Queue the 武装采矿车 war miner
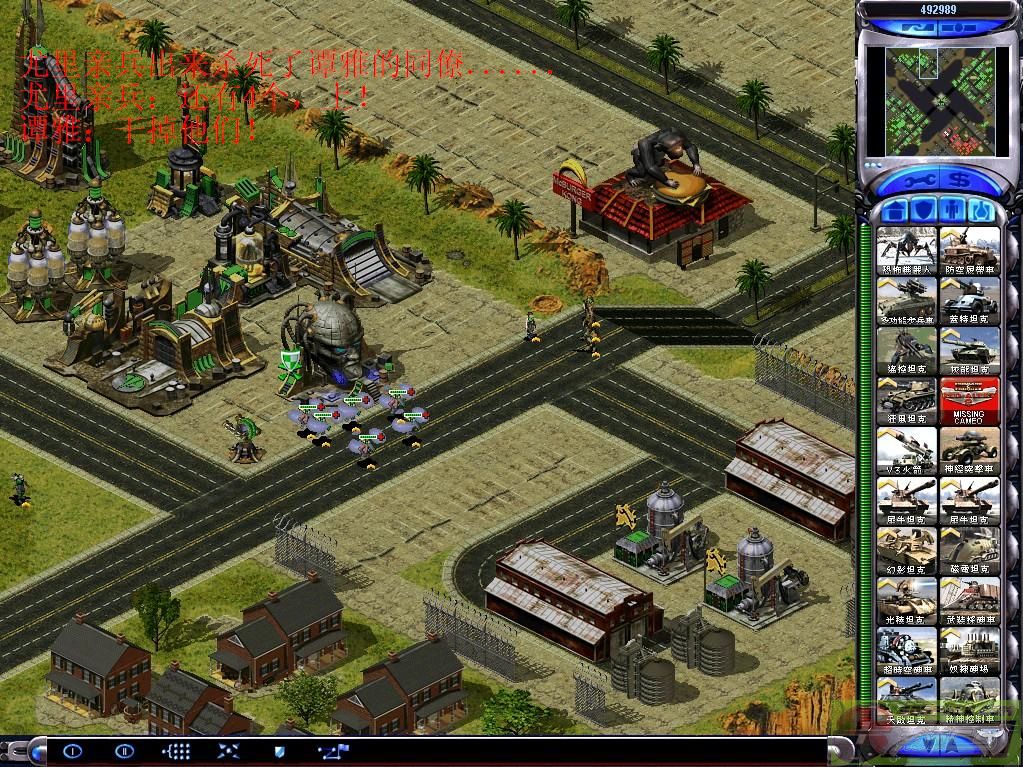The height and width of the screenshot is (767, 1023). [969, 600]
